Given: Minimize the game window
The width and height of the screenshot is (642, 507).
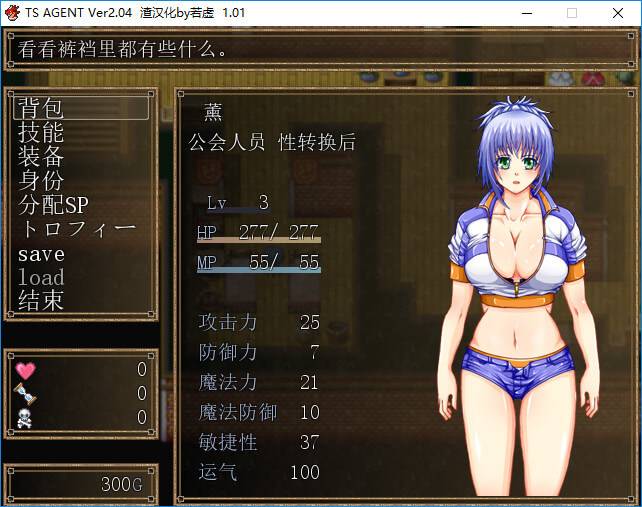Looking at the screenshot, I should click(527, 13).
